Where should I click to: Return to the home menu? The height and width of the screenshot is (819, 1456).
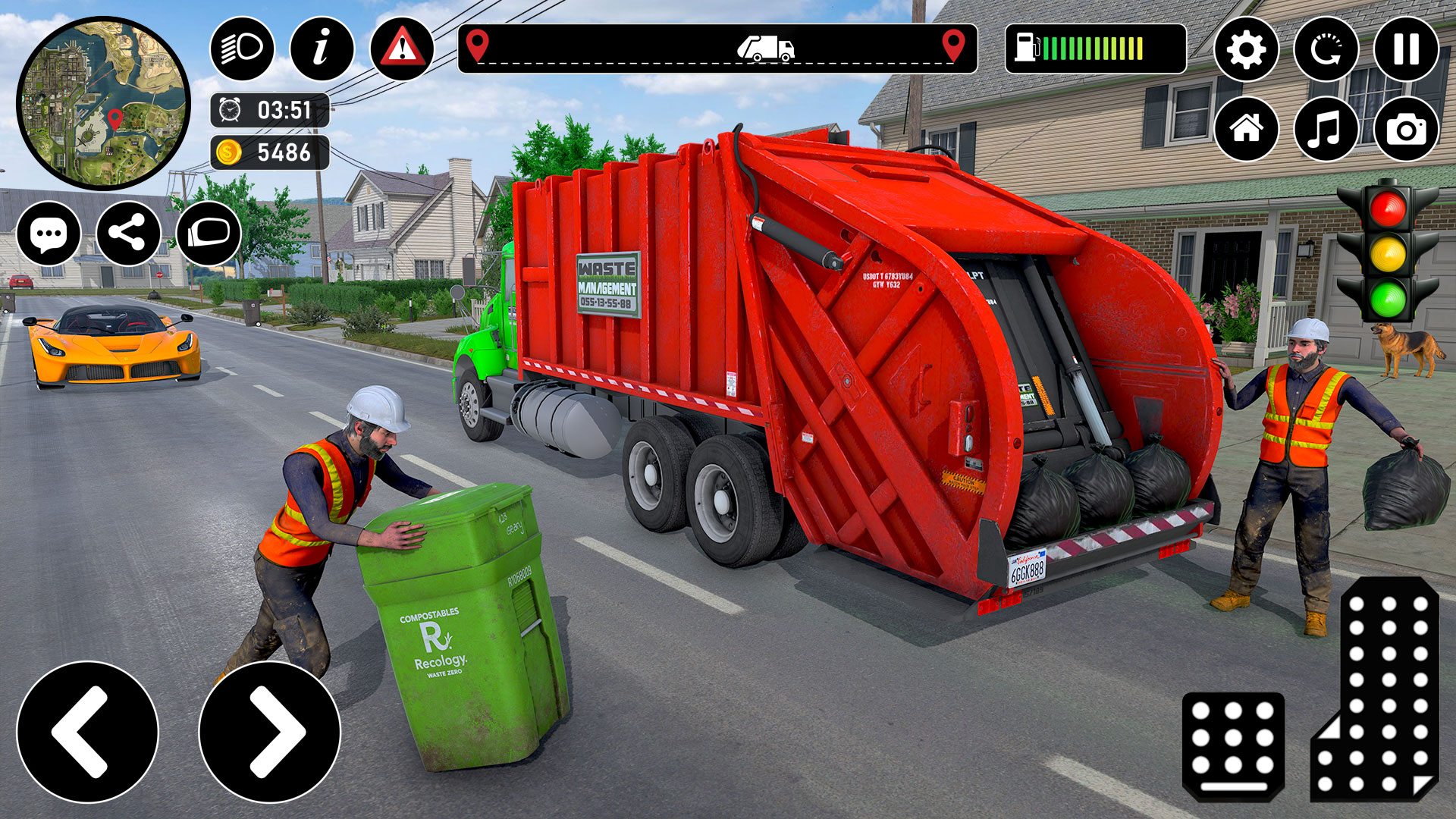(1247, 129)
